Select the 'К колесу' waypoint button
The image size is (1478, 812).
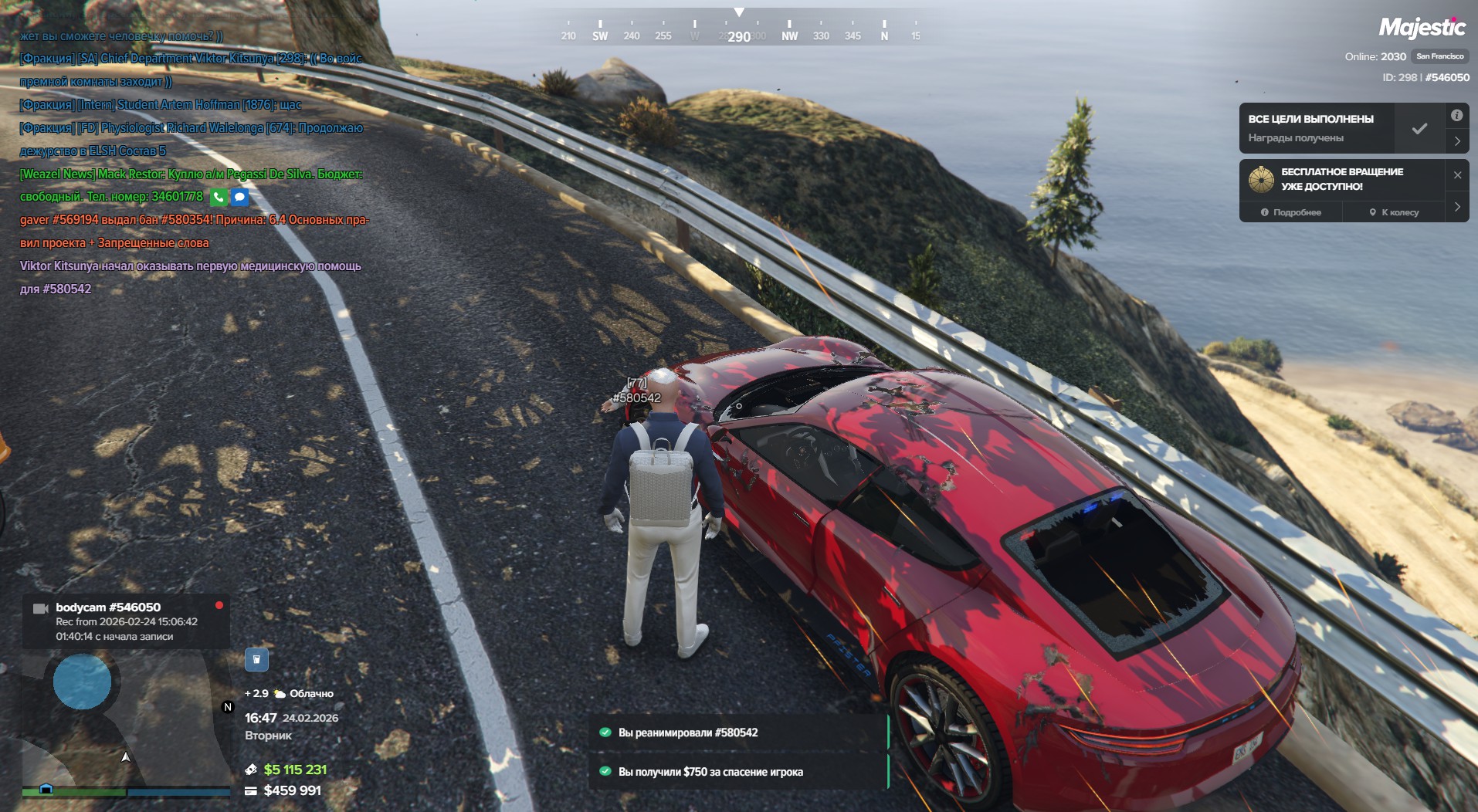coord(1394,212)
